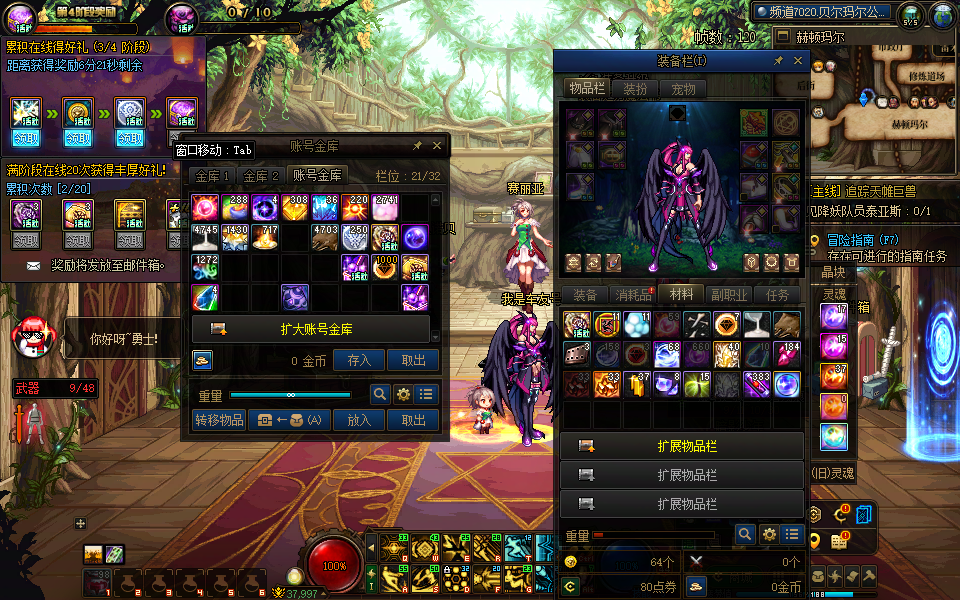Image resolution: width=960 pixels, height=600 pixels.
Task: Click the 扩大账号金库 expand vault button
Action: pos(310,329)
